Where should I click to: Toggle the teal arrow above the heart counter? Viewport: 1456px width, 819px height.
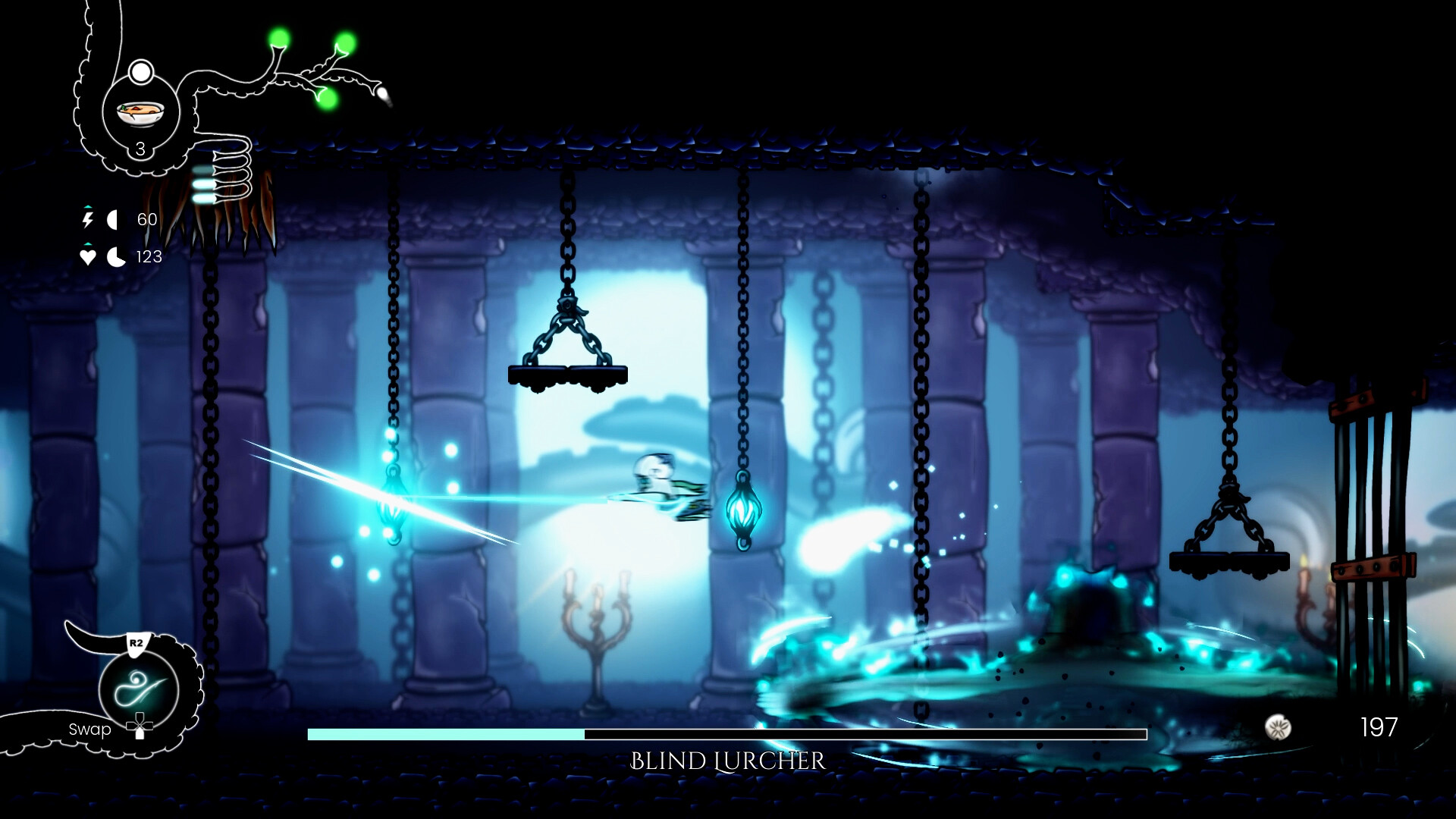click(x=88, y=243)
